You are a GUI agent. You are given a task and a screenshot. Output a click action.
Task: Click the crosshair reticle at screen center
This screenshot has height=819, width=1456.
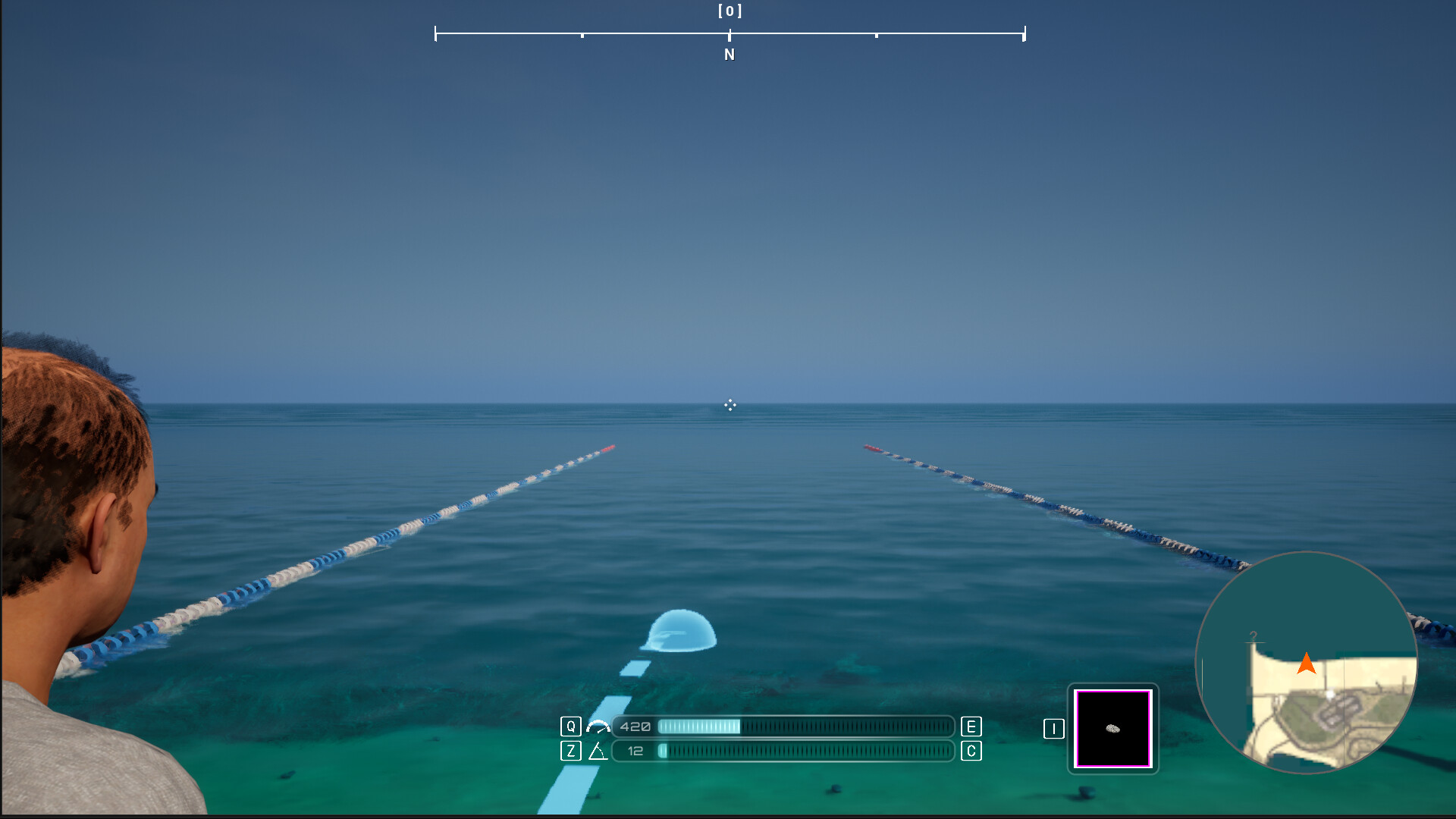(x=730, y=406)
